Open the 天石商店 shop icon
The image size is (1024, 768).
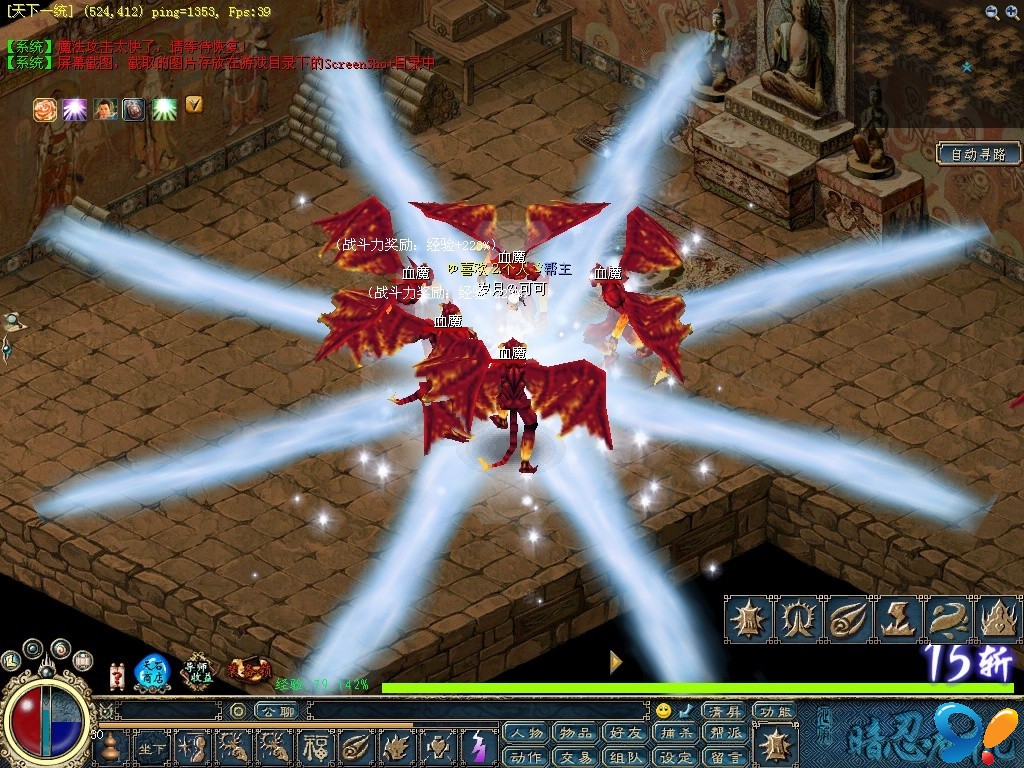pos(152,672)
